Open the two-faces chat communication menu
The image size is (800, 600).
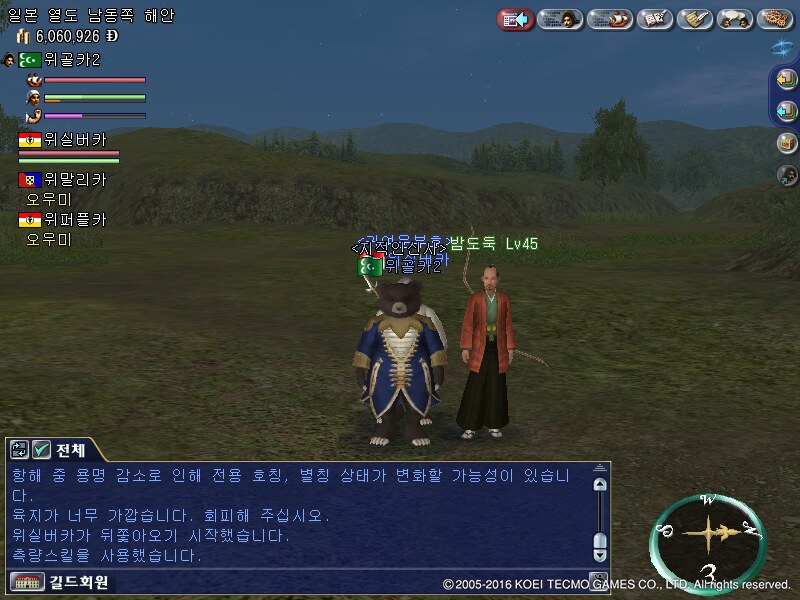click(x=735, y=19)
